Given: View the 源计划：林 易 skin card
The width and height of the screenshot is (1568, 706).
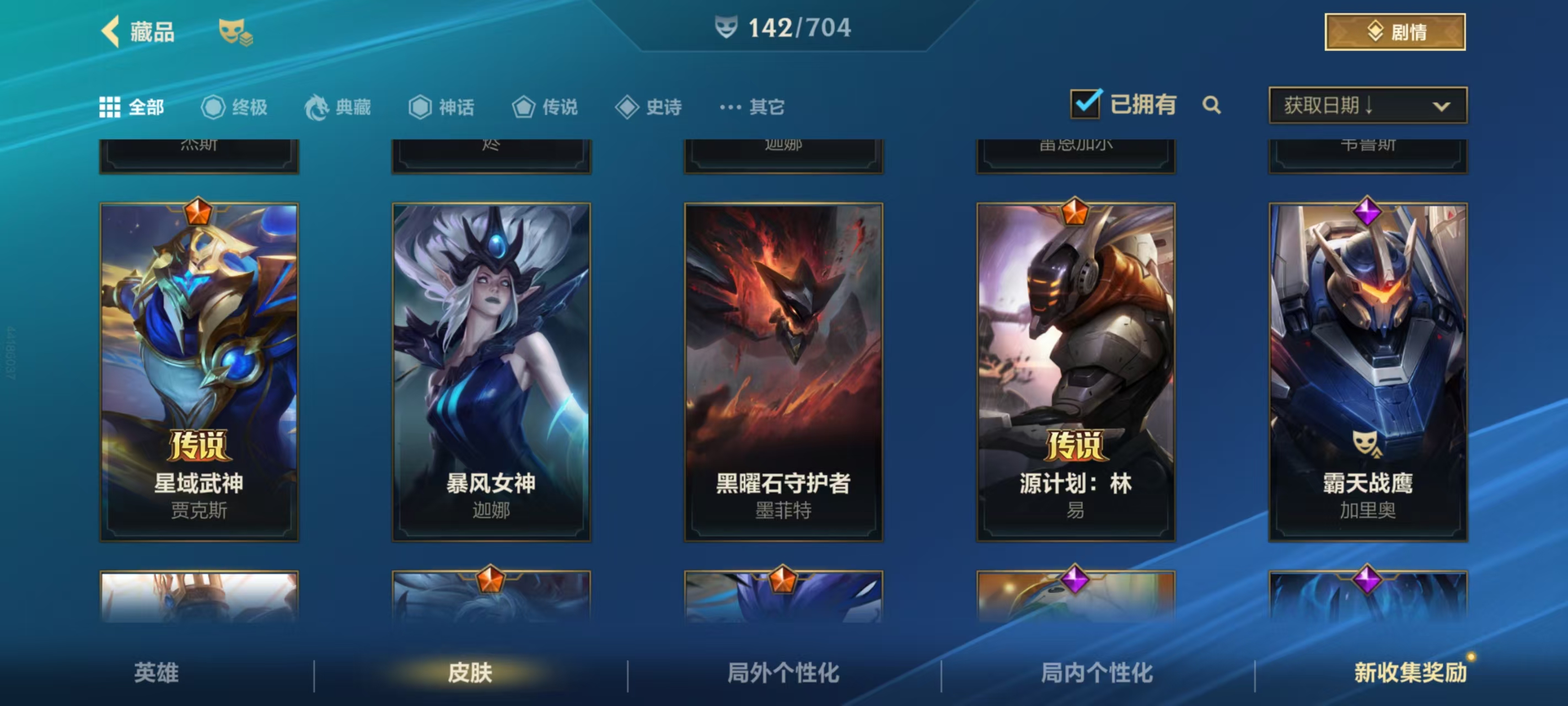Looking at the screenshot, I should (1076, 372).
